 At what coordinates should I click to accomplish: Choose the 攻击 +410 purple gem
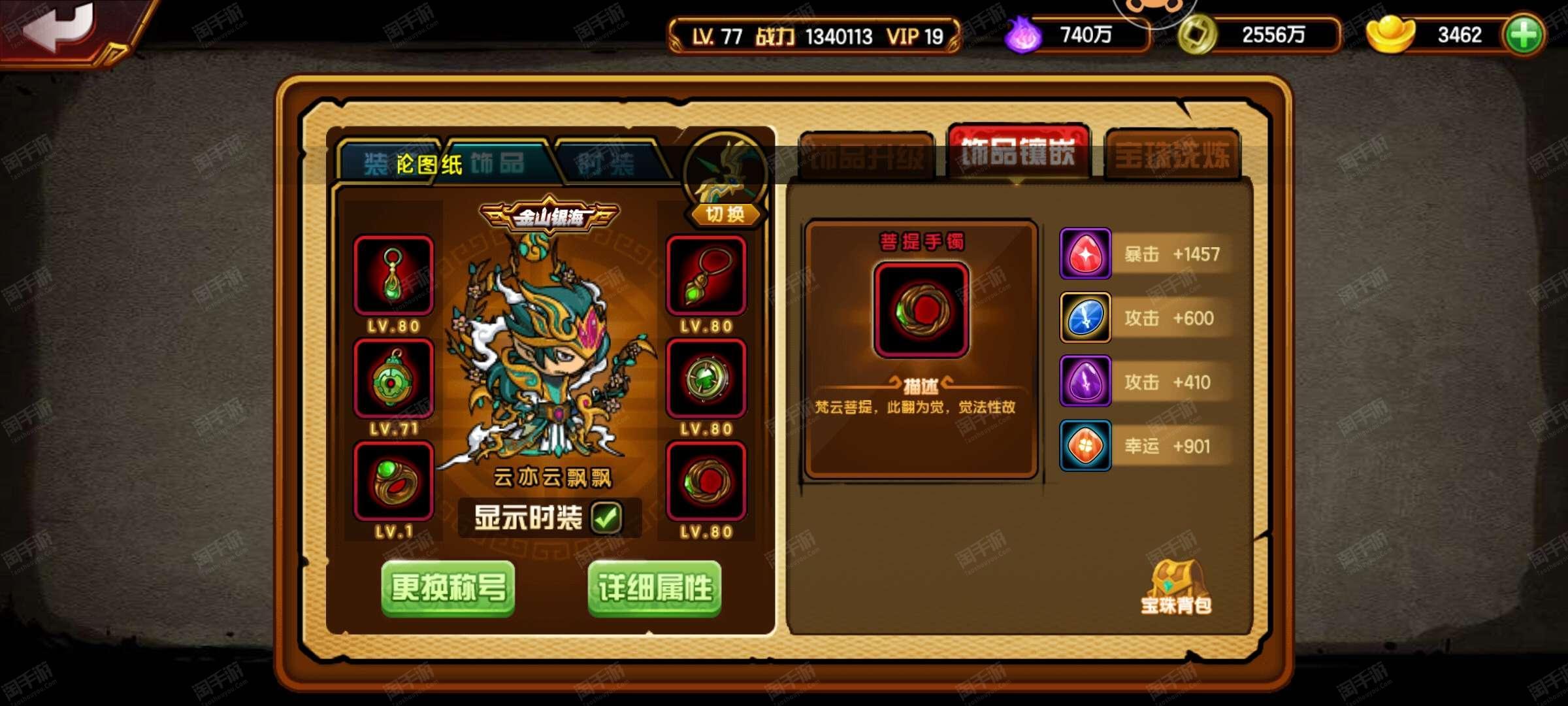pyautogui.click(x=1085, y=382)
